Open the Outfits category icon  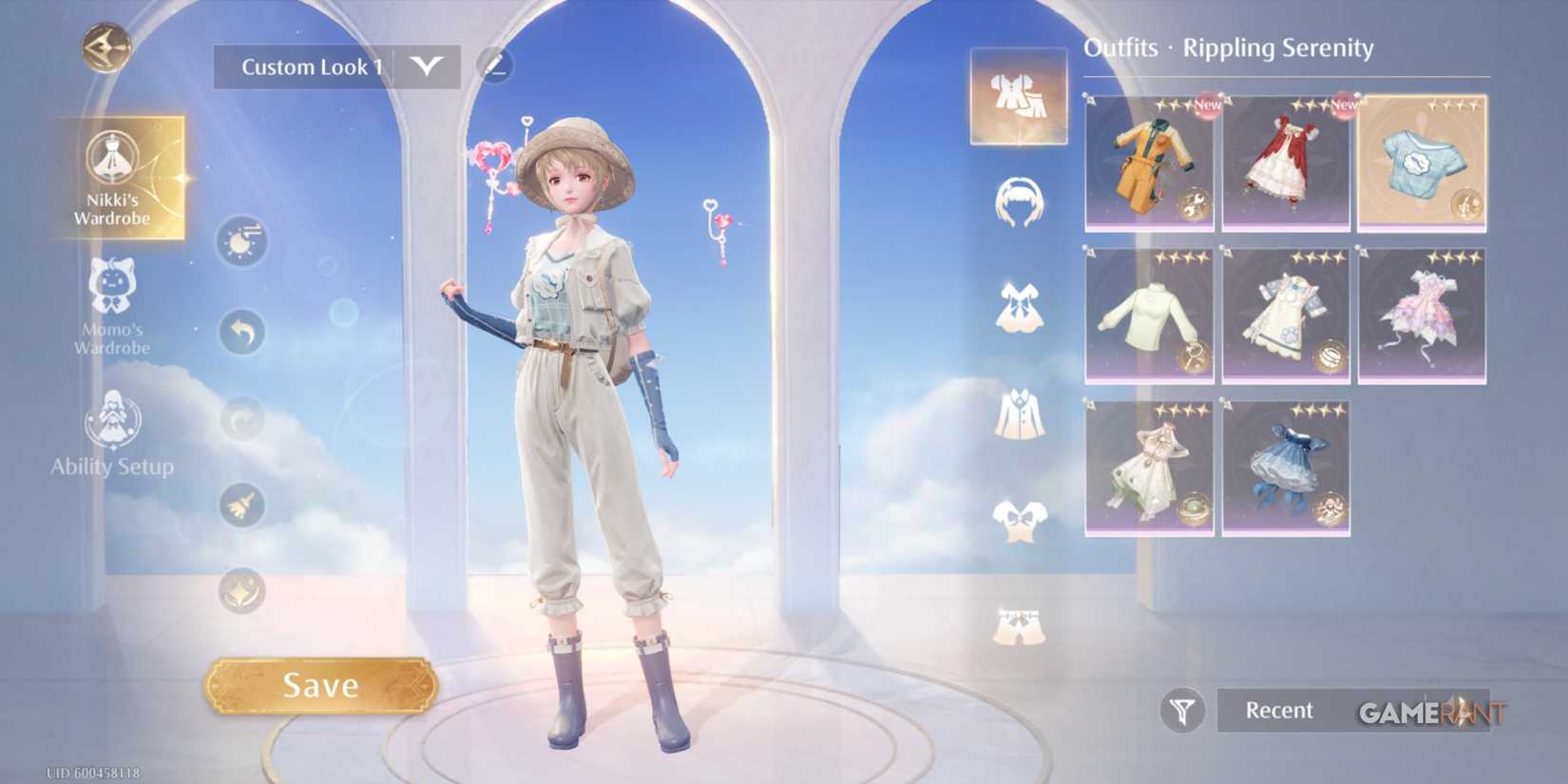pos(1017,100)
